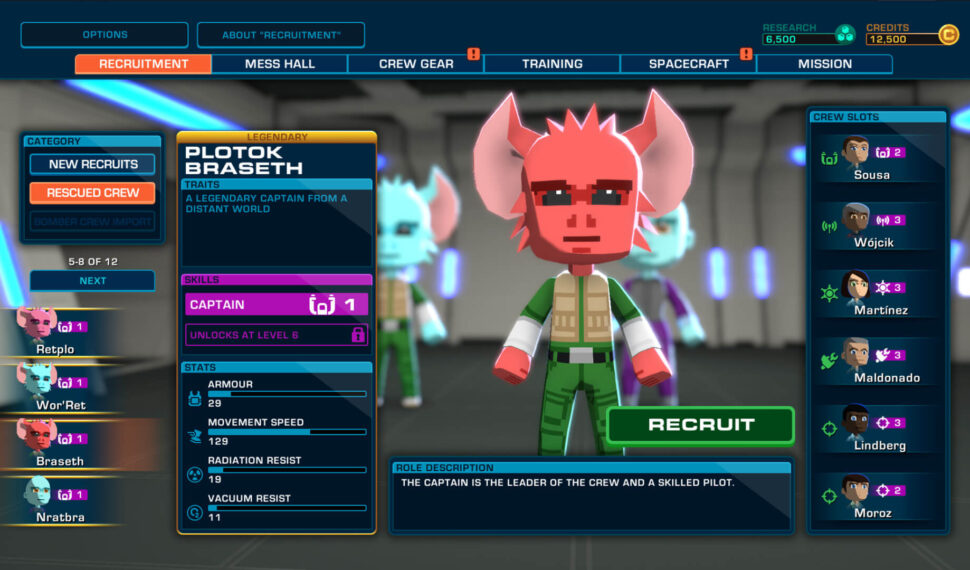Select the Rescued Crew category
970x570 pixels.
(x=92, y=193)
